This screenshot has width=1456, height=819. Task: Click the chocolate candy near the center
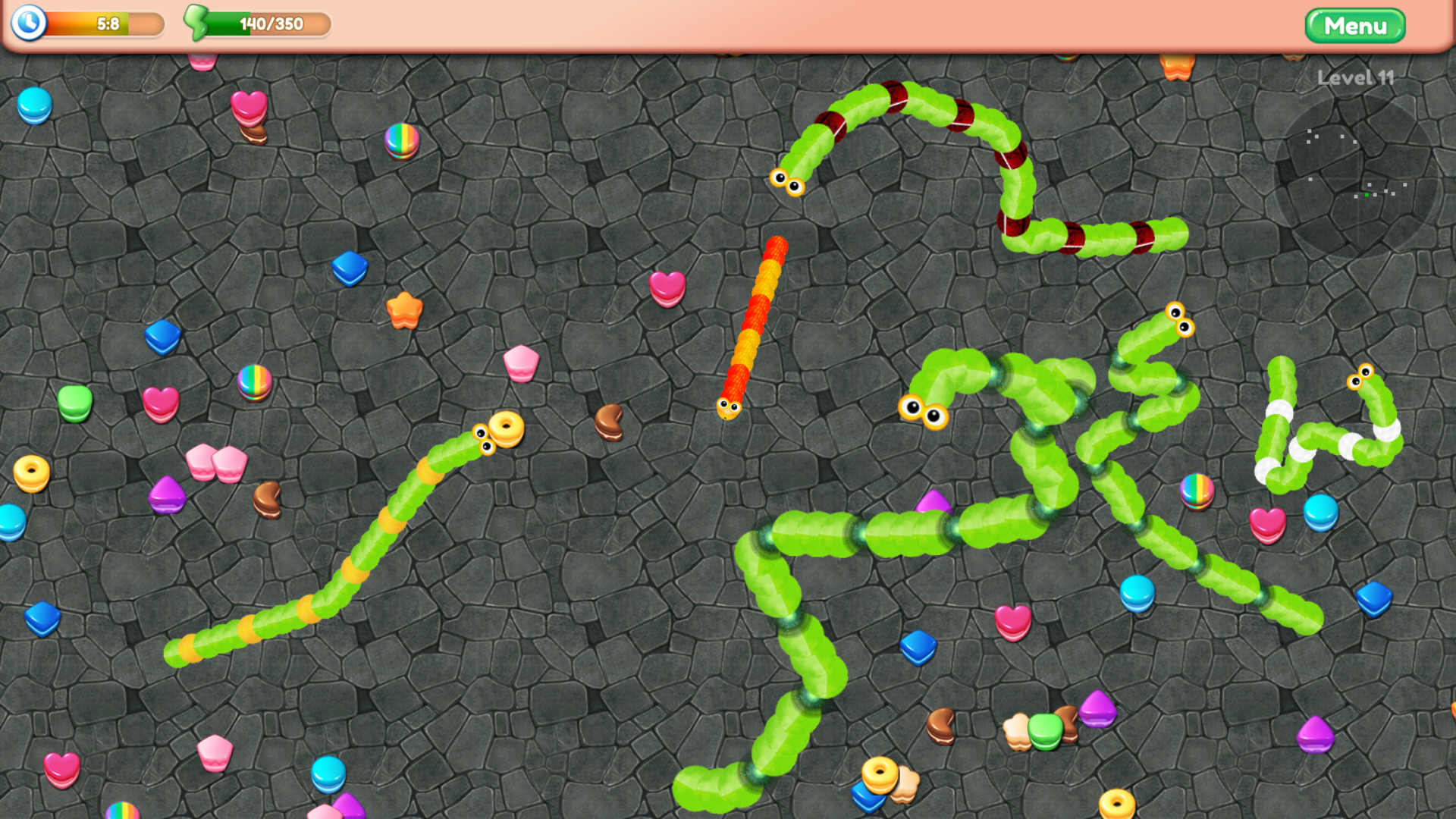610,422
